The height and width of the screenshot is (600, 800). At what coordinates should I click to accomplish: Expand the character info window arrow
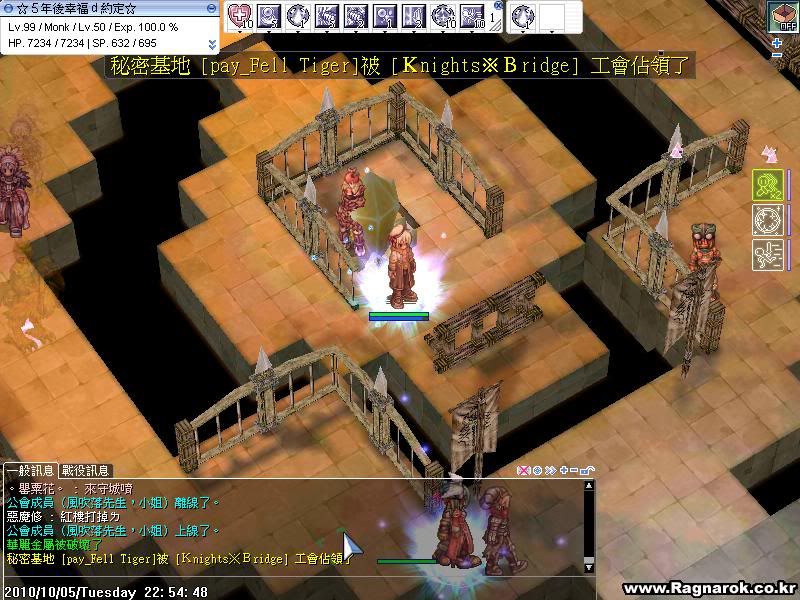(212, 44)
